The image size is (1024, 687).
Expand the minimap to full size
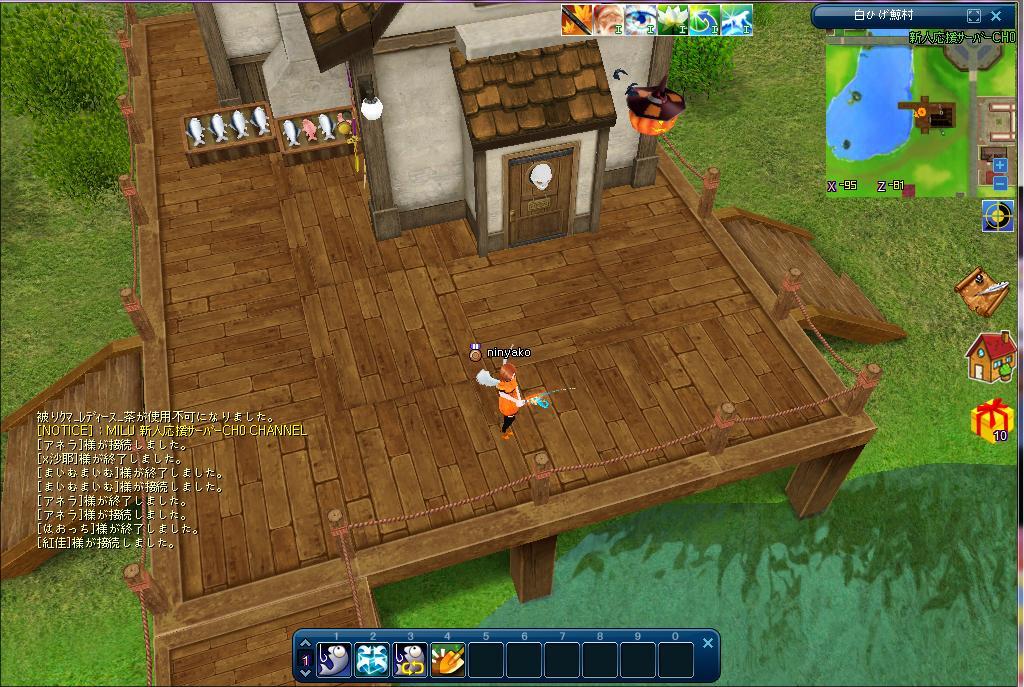click(x=974, y=16)
